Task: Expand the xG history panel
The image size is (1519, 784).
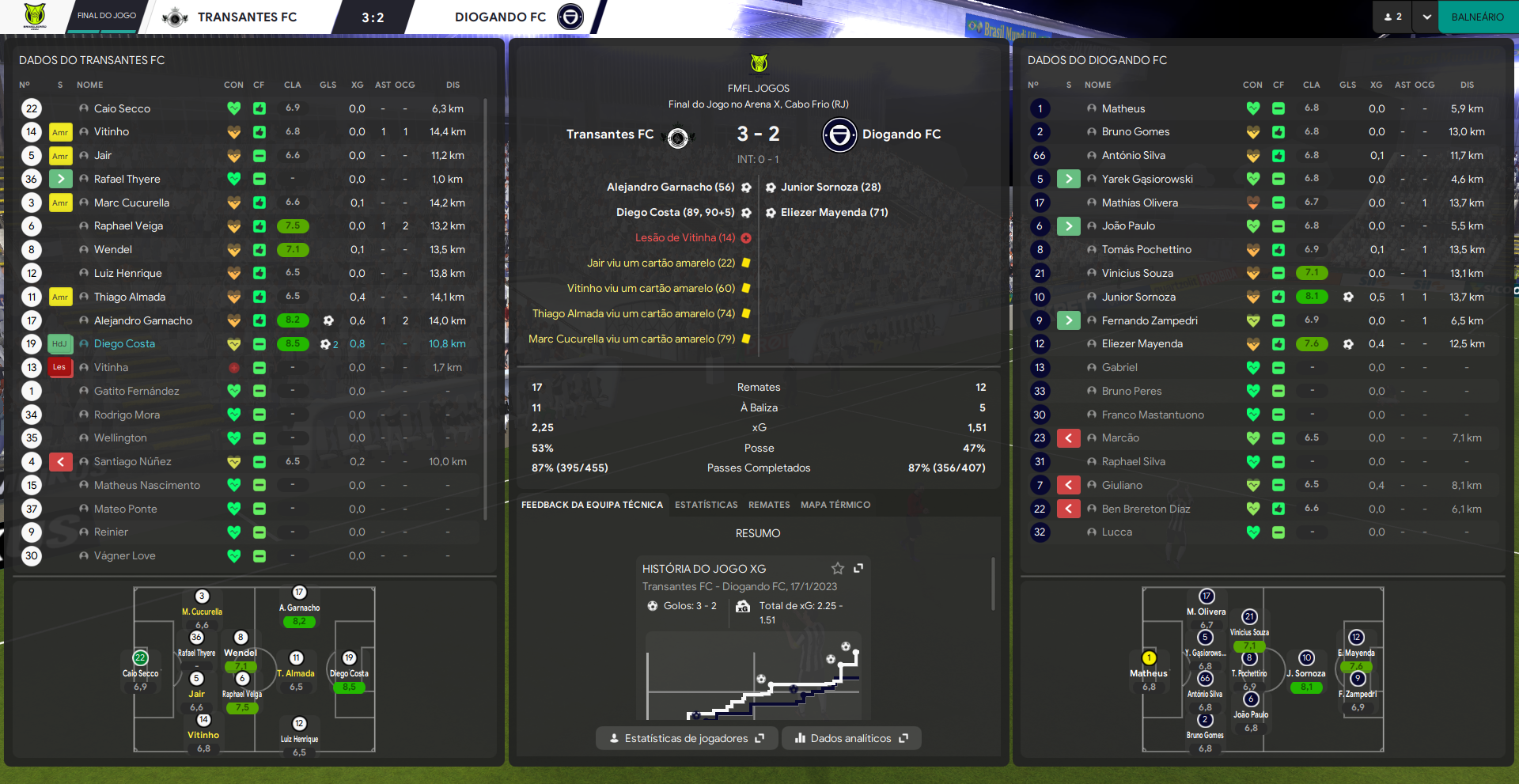Action: tap(858, 568)
